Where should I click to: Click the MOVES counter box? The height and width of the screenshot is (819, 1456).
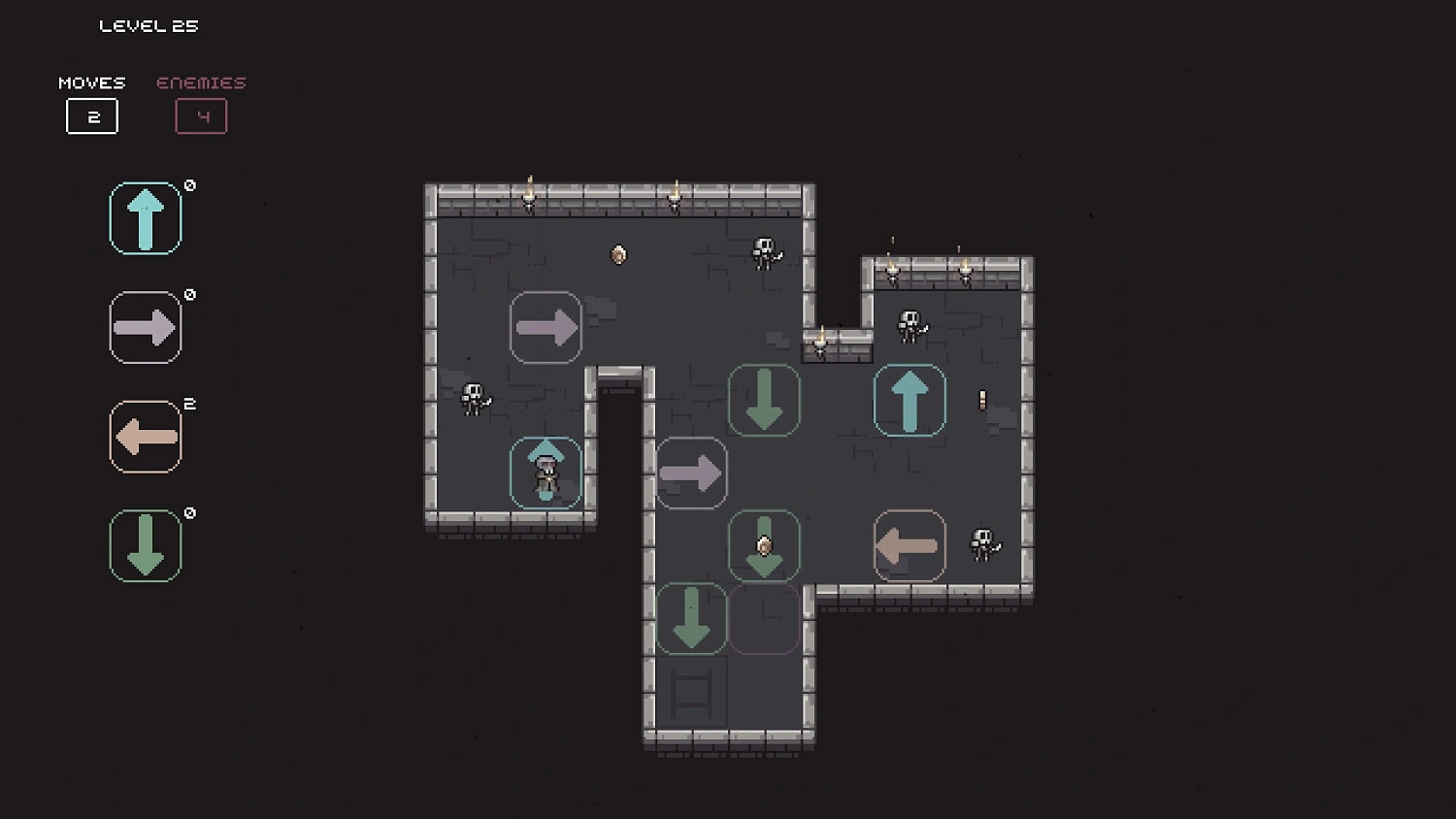click(x=92, y=116)
